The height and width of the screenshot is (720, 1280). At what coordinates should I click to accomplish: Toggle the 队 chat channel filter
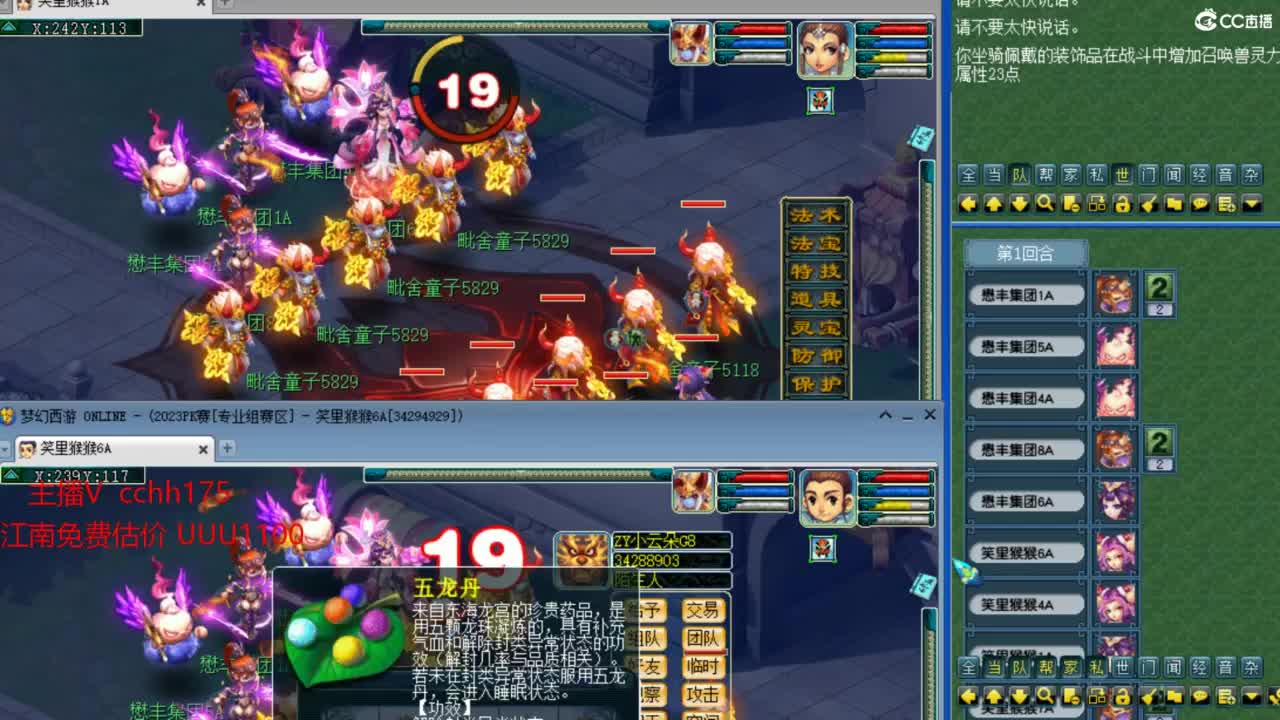point(1020,172)
